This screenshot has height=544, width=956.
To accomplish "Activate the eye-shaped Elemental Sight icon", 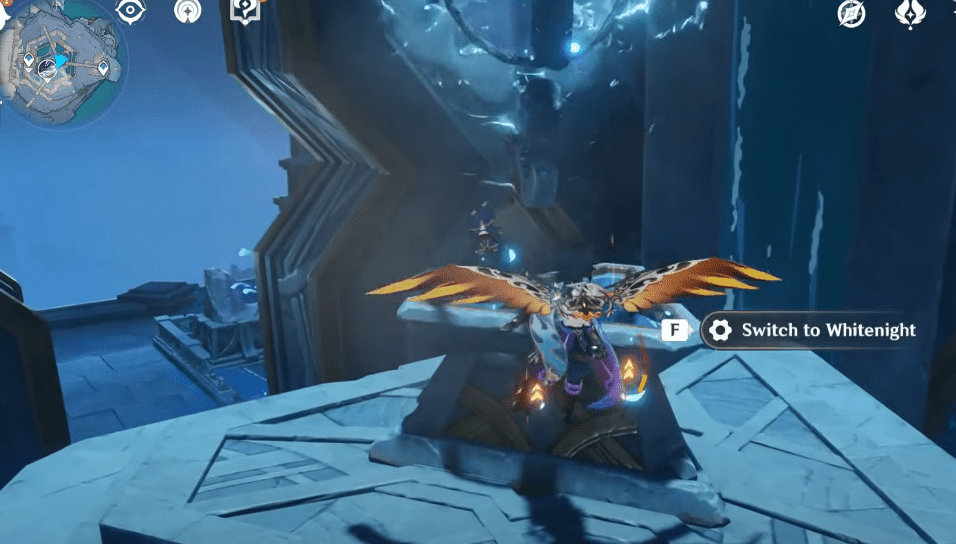I will tap(130, 11).
